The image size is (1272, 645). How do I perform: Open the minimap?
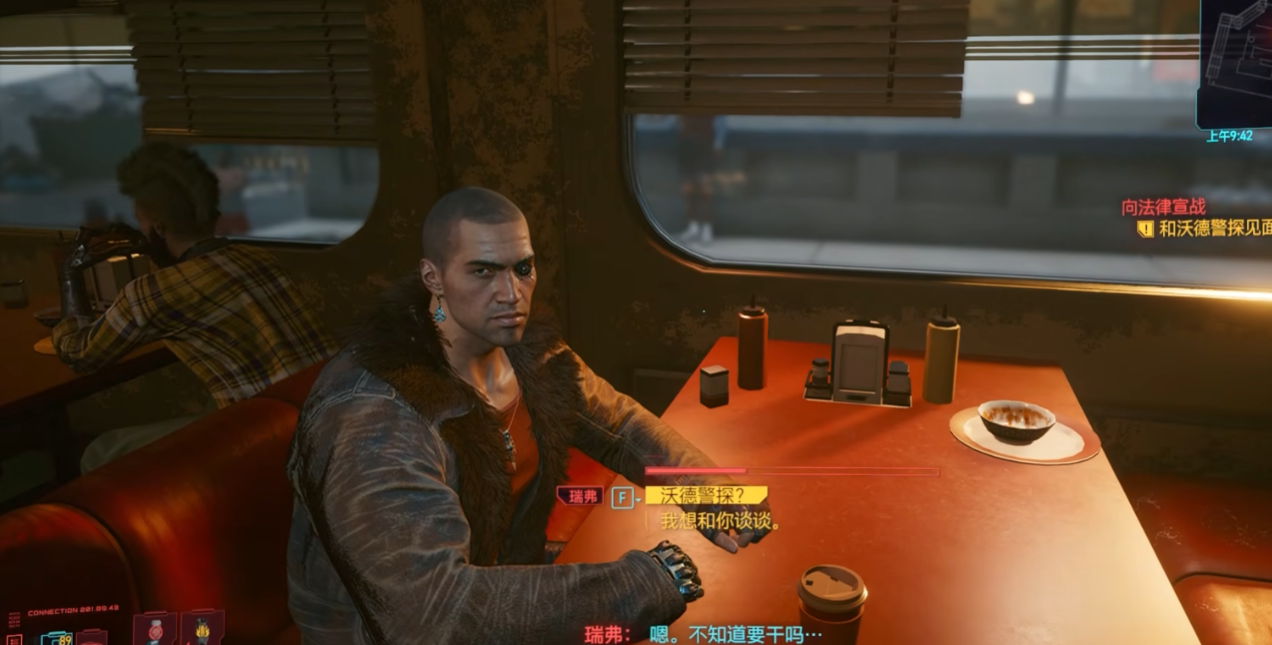click(x=1235, y=62)
